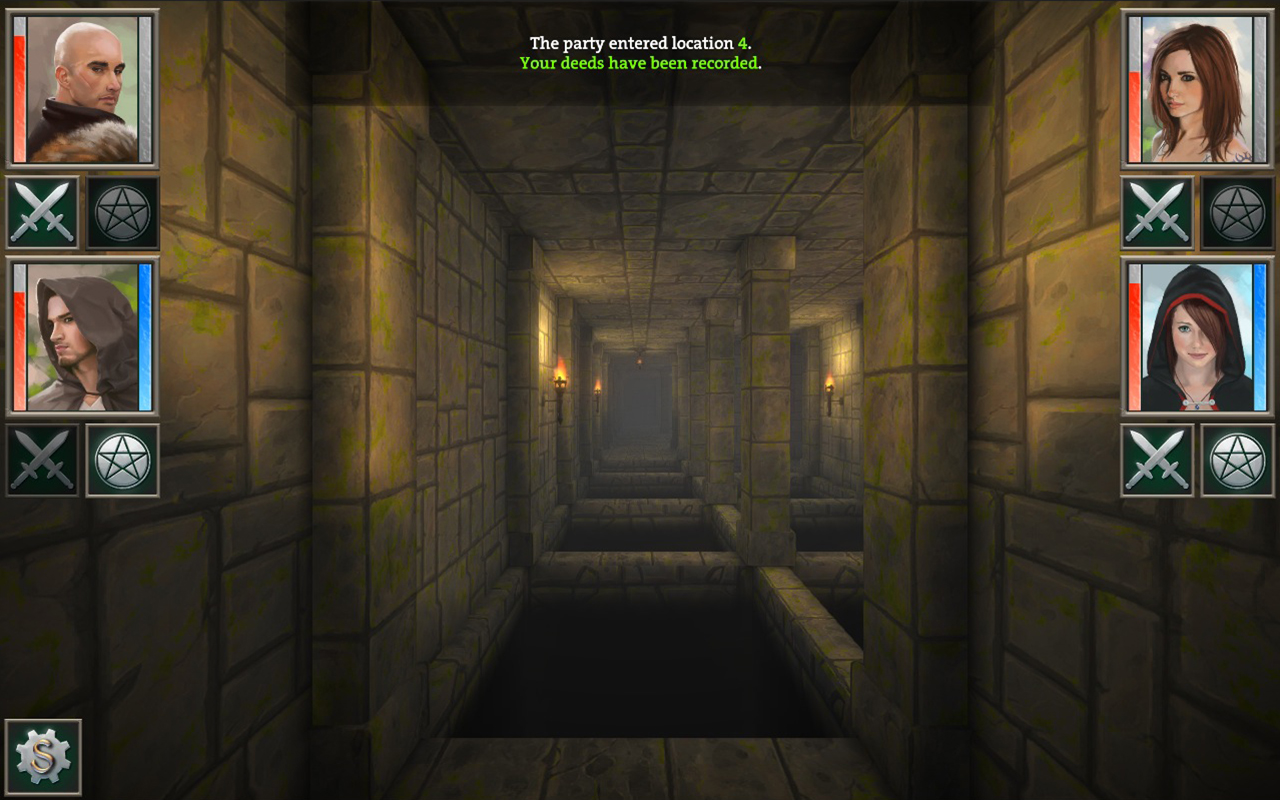Open the bald warrior's pentagram spell icon

click(x=122, y=212)
